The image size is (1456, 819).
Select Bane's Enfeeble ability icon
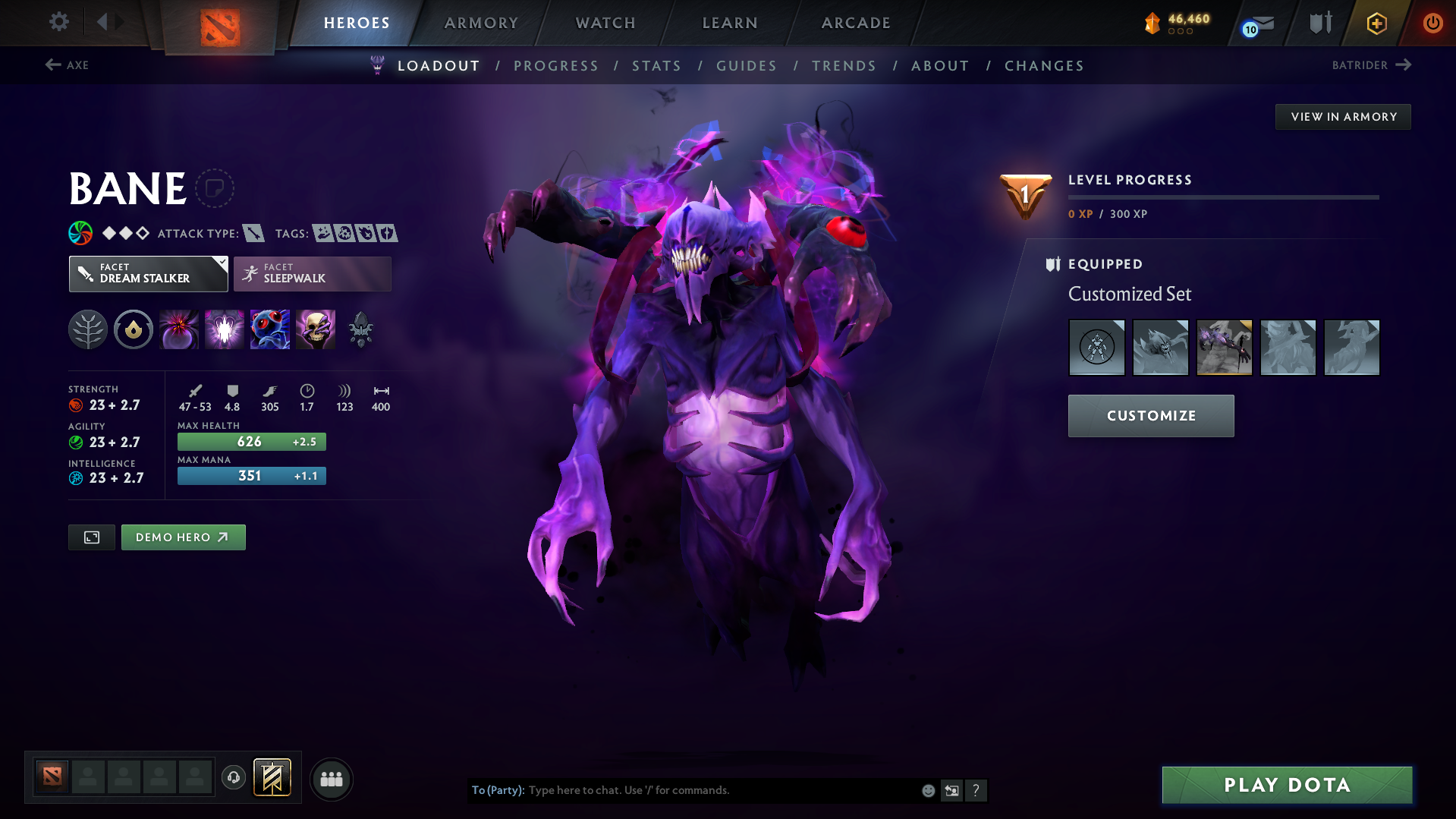(x=178, y=329)
